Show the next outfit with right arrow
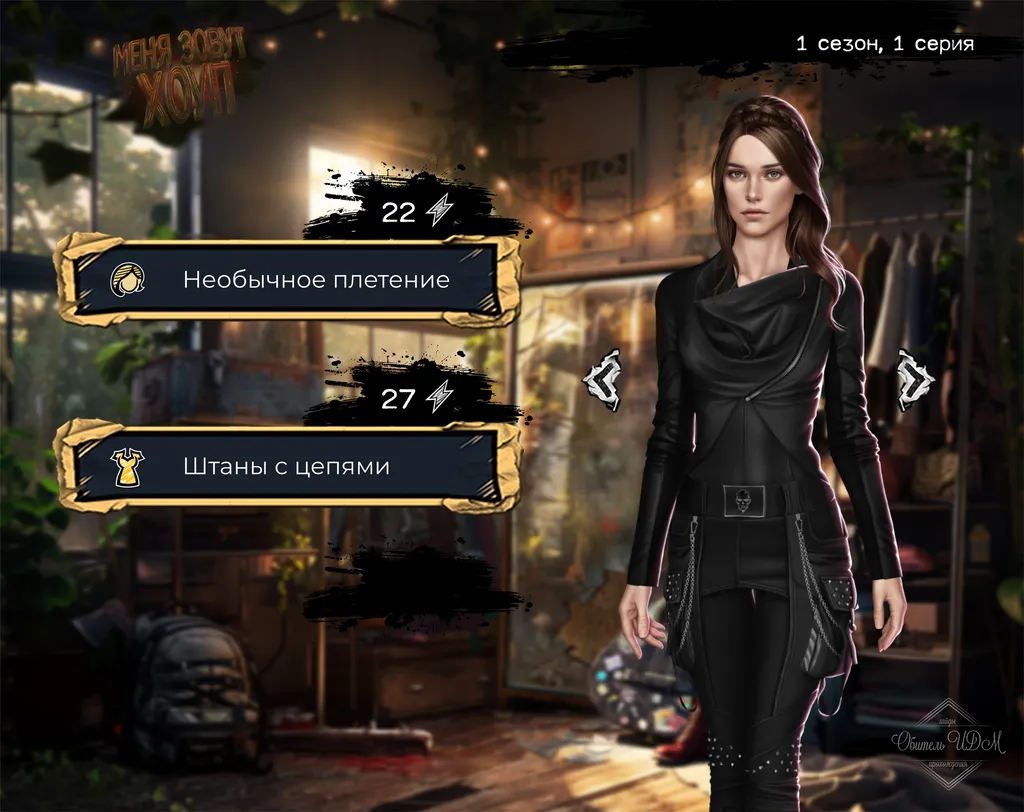 click(914, 378)
